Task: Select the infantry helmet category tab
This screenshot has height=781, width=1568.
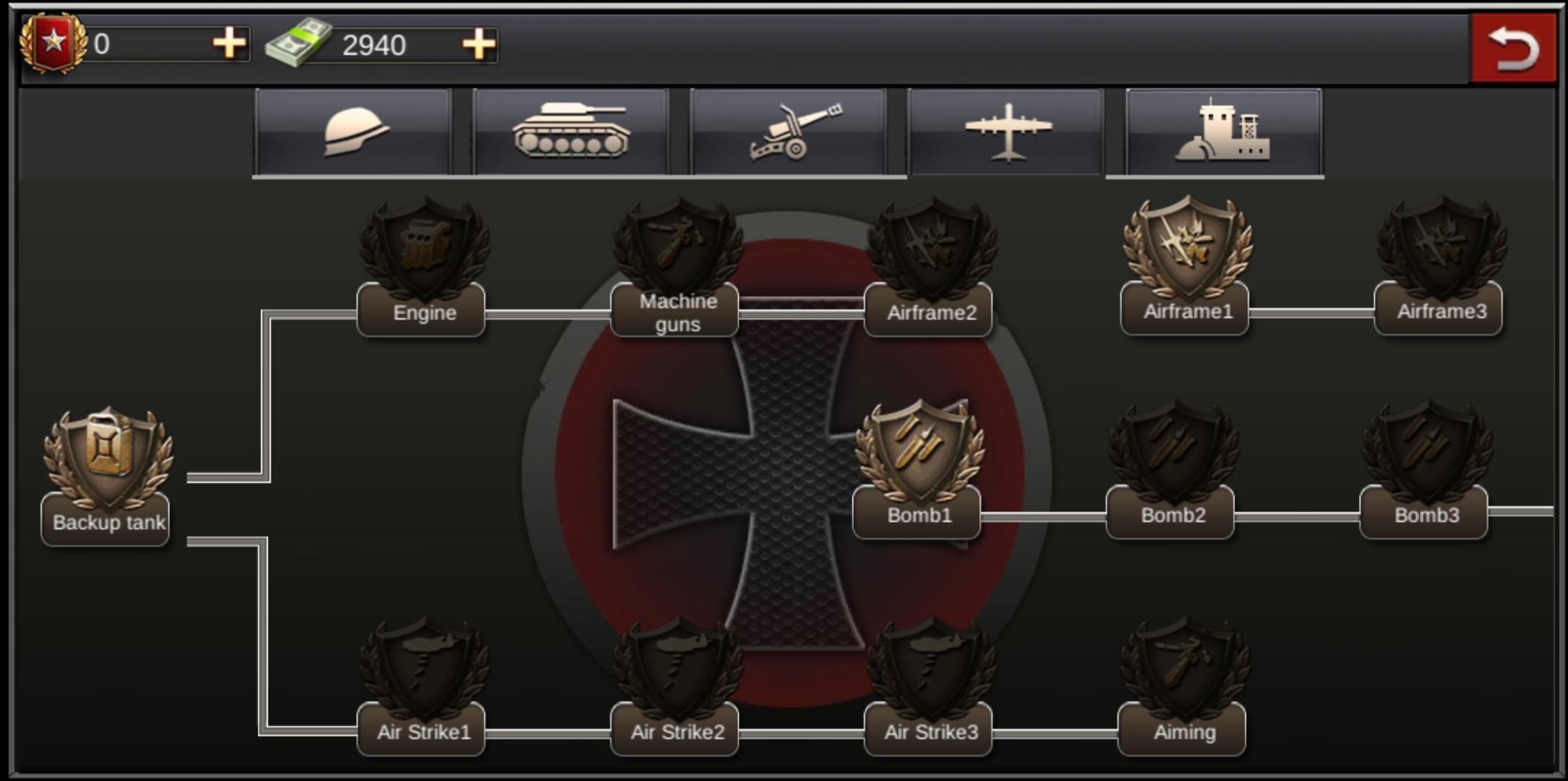Action: point(352,132)
